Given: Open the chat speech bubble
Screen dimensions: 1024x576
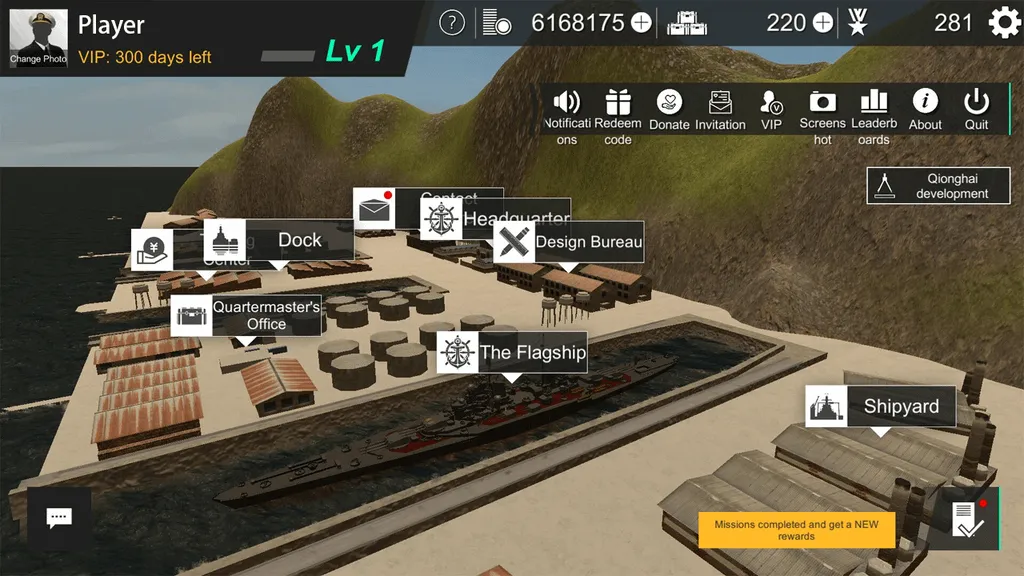Looking at the screenshot, I should (59, 517).
